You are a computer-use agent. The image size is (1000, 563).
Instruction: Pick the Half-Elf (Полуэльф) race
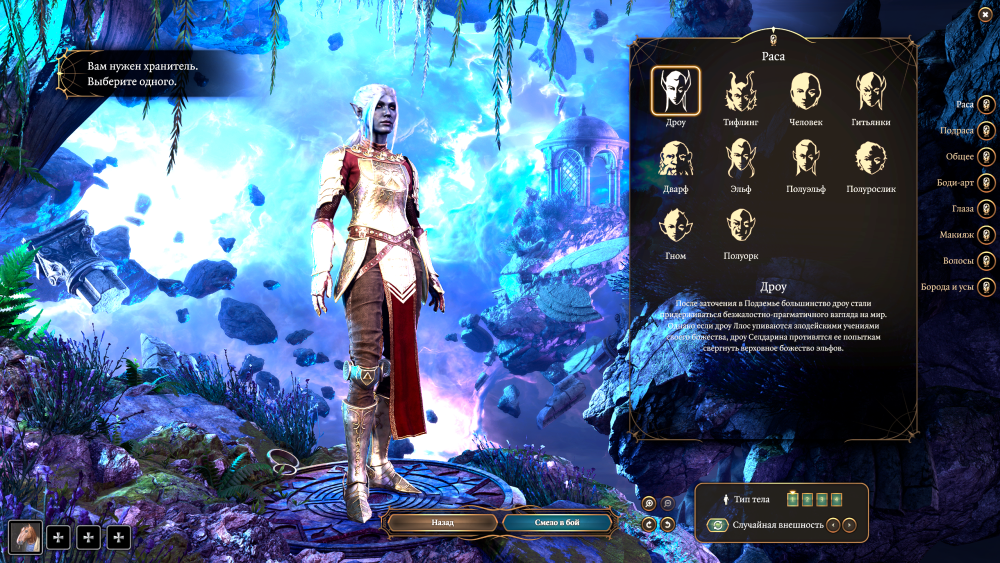click(806, 158)
